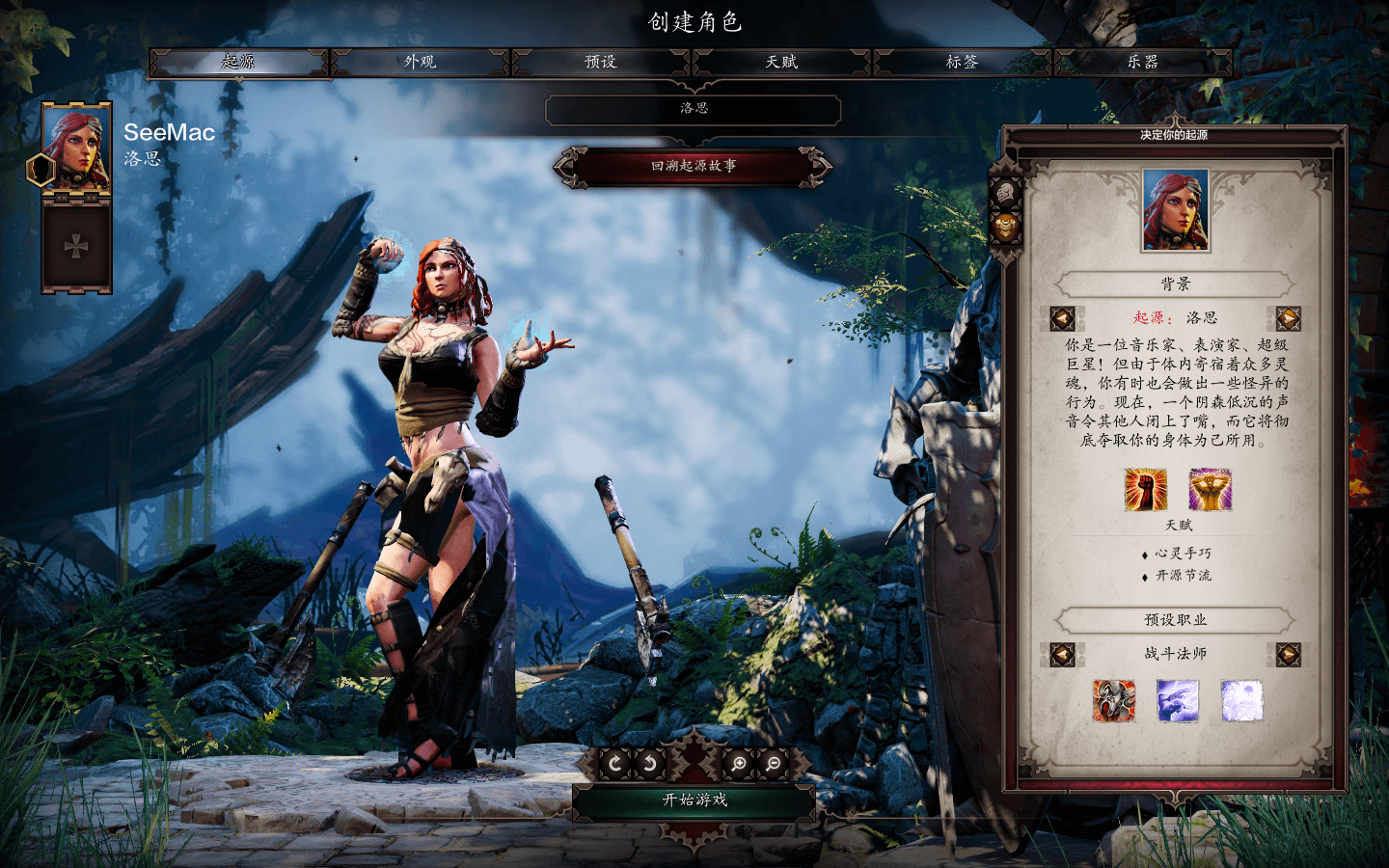Click the golden figure talent icon
This screenshot has height=868, width=1389.
tap(1210, 489)
